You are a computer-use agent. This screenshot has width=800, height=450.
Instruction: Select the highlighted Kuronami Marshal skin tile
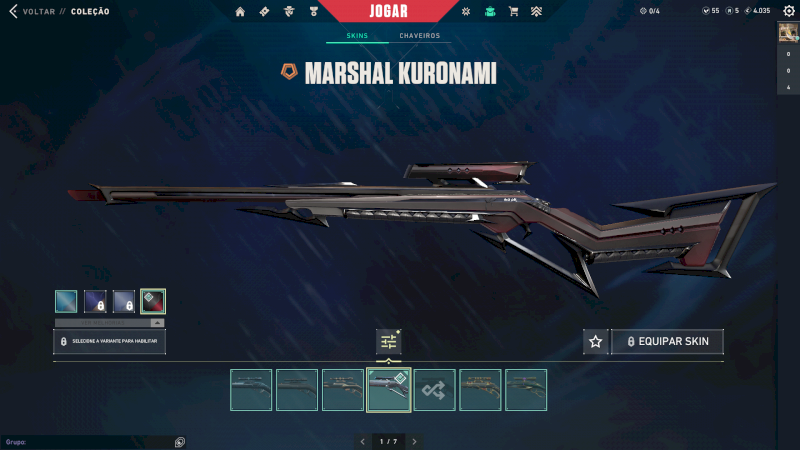[x=389, y=390]
